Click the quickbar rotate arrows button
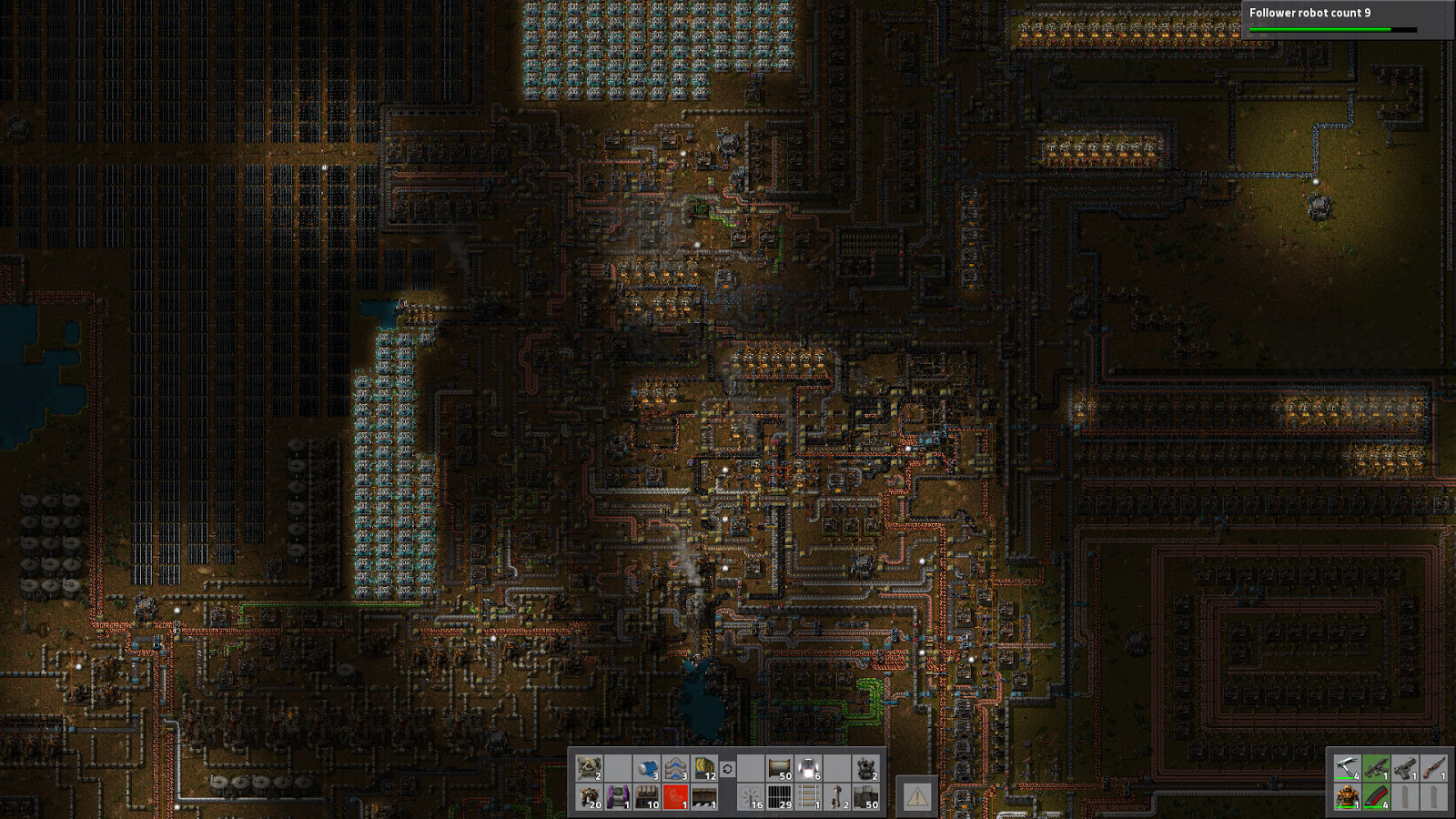Screen dimensions: 1456x819 pyautogui.click(x=727, y=768)
